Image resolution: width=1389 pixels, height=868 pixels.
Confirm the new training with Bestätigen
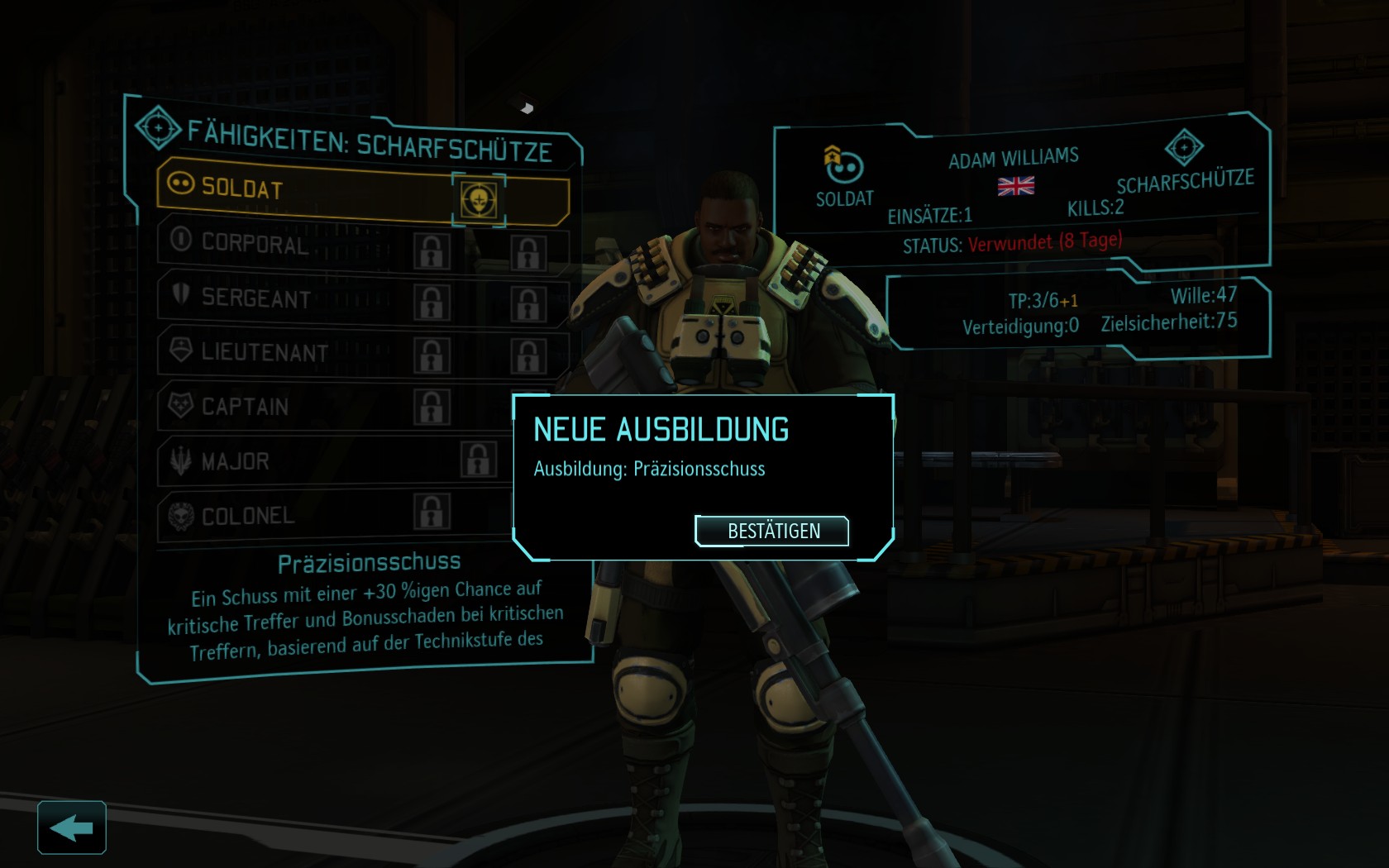pyautogui.click(x=772, y=531)
